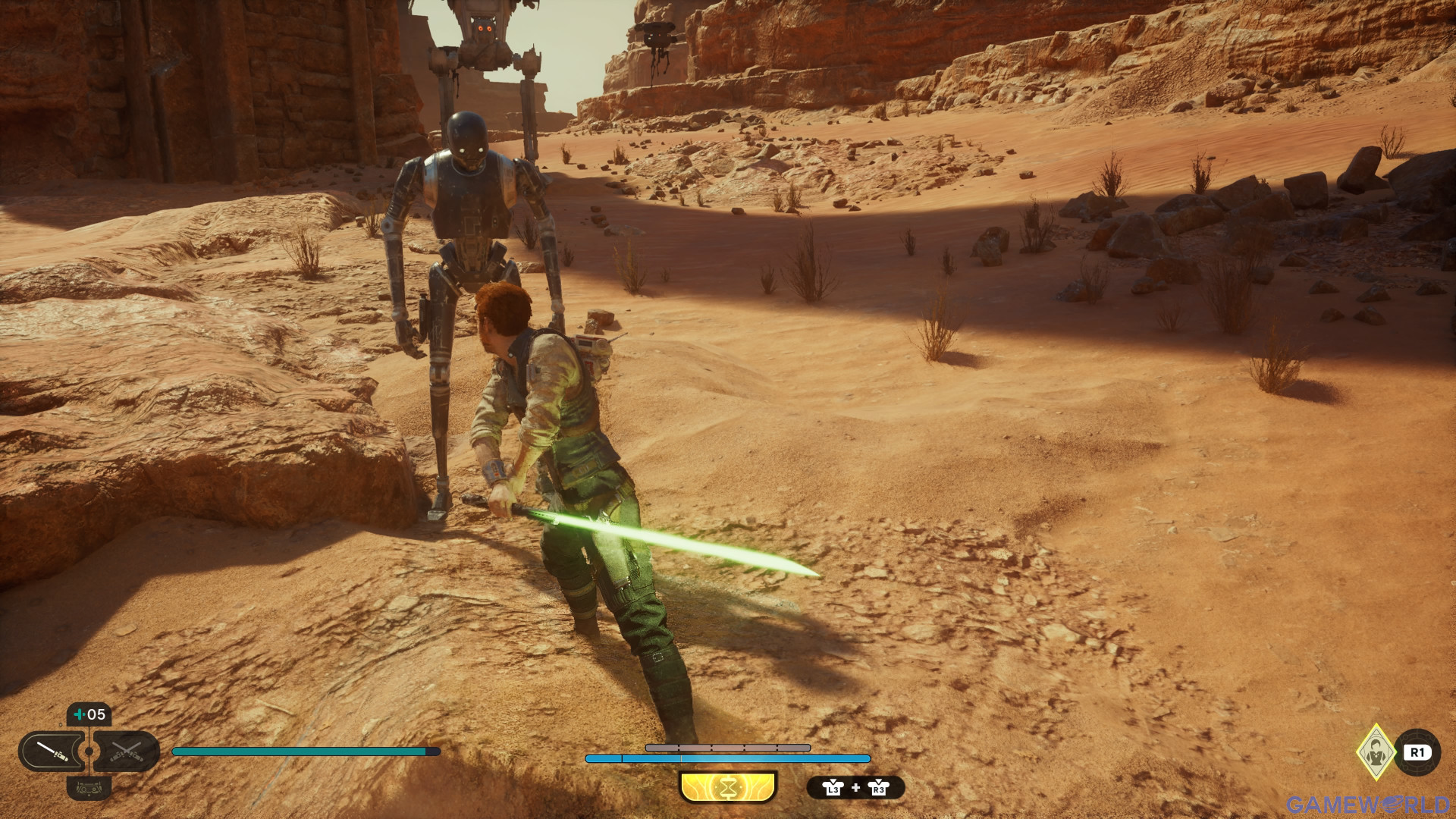Use the BD-1 droid icon
Image resolution: width=1456 pixels, height=819 pixels.
(x=89, y=789)
